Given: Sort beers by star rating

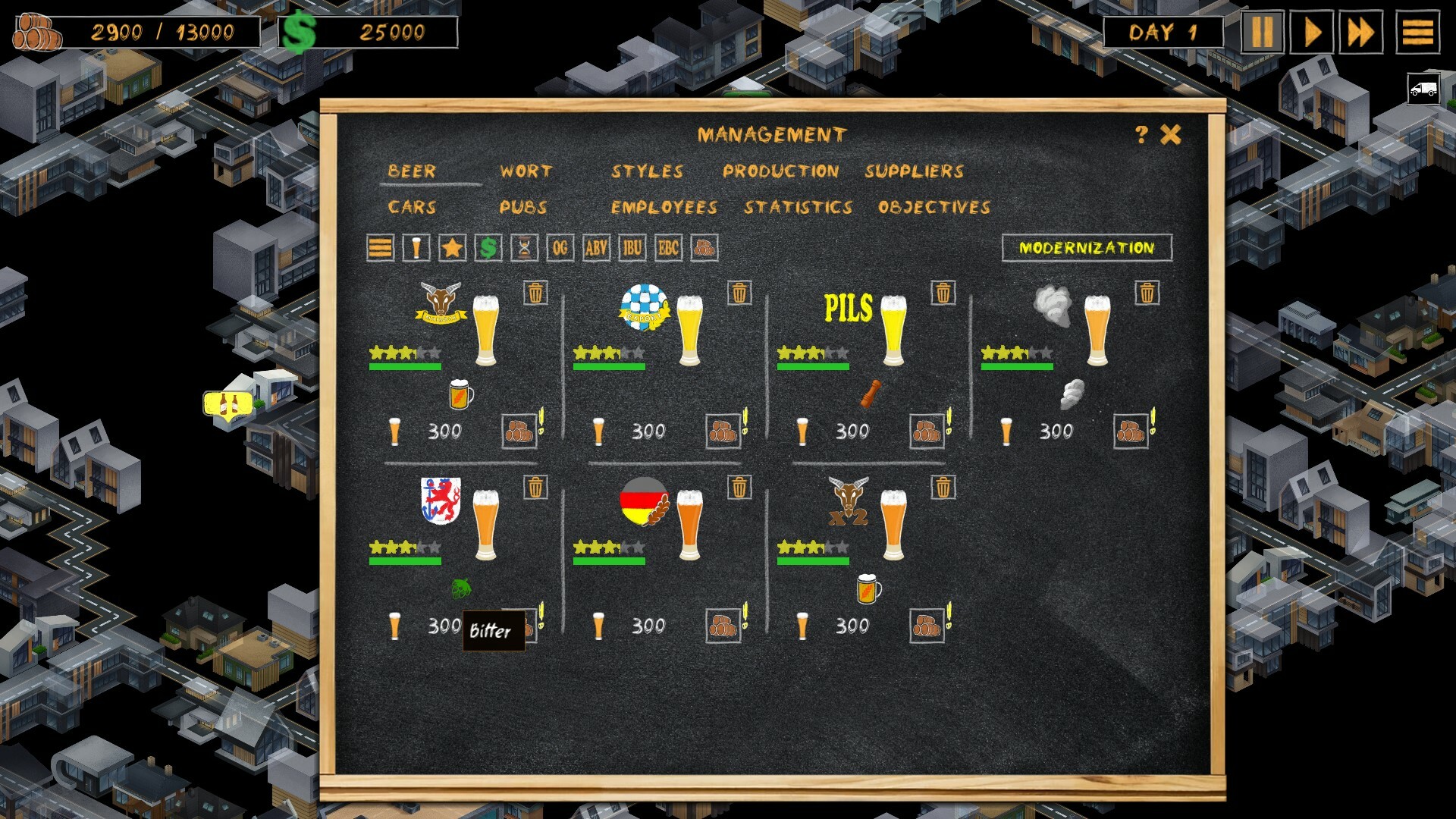Looking at the screenshot, I should point(451,247).
